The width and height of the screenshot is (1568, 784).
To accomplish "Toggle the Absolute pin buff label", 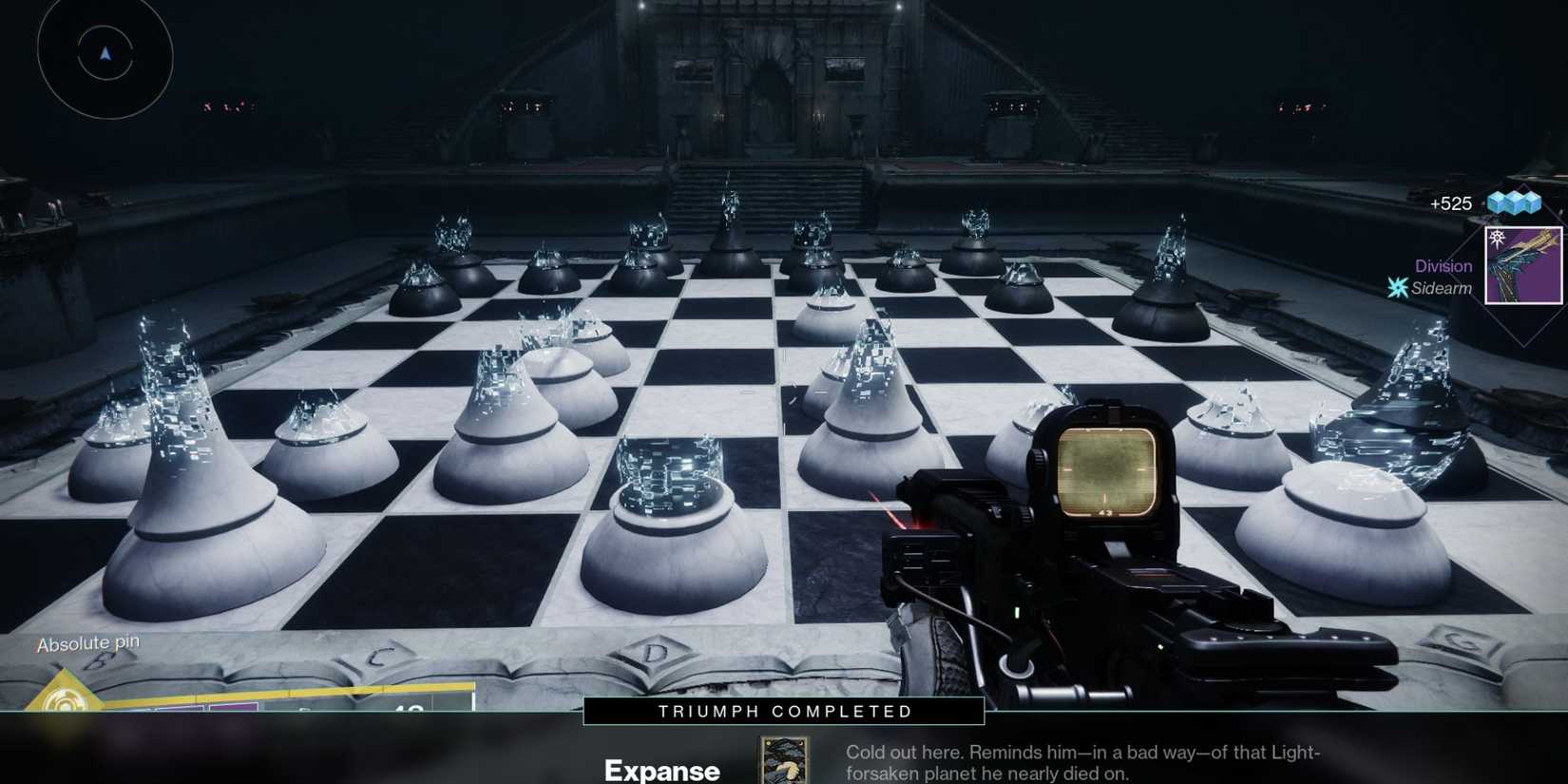I will [87, 642].
